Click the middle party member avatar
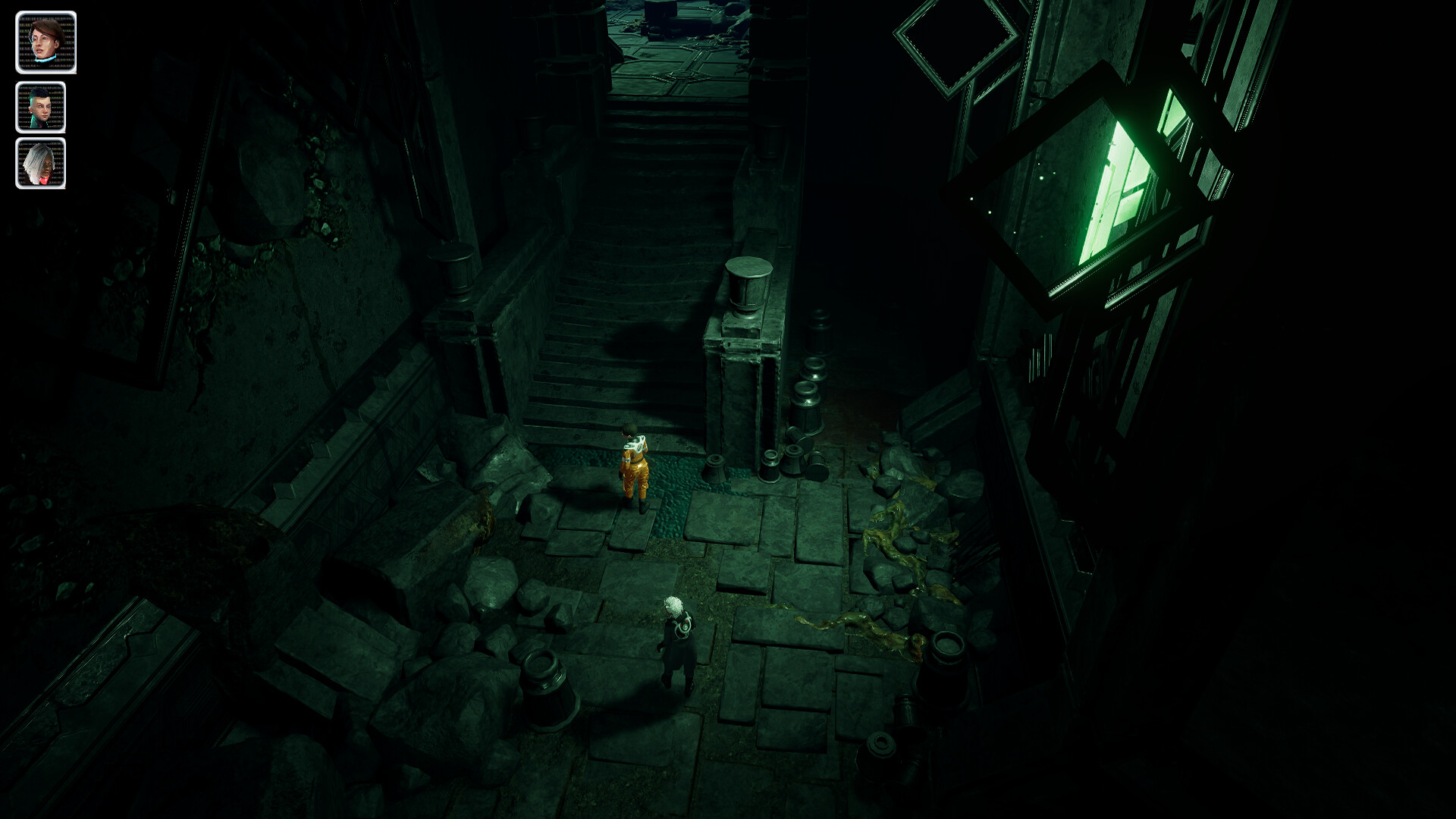The height and width of the screenshot is (819, 1456). (x=42, y=106)
